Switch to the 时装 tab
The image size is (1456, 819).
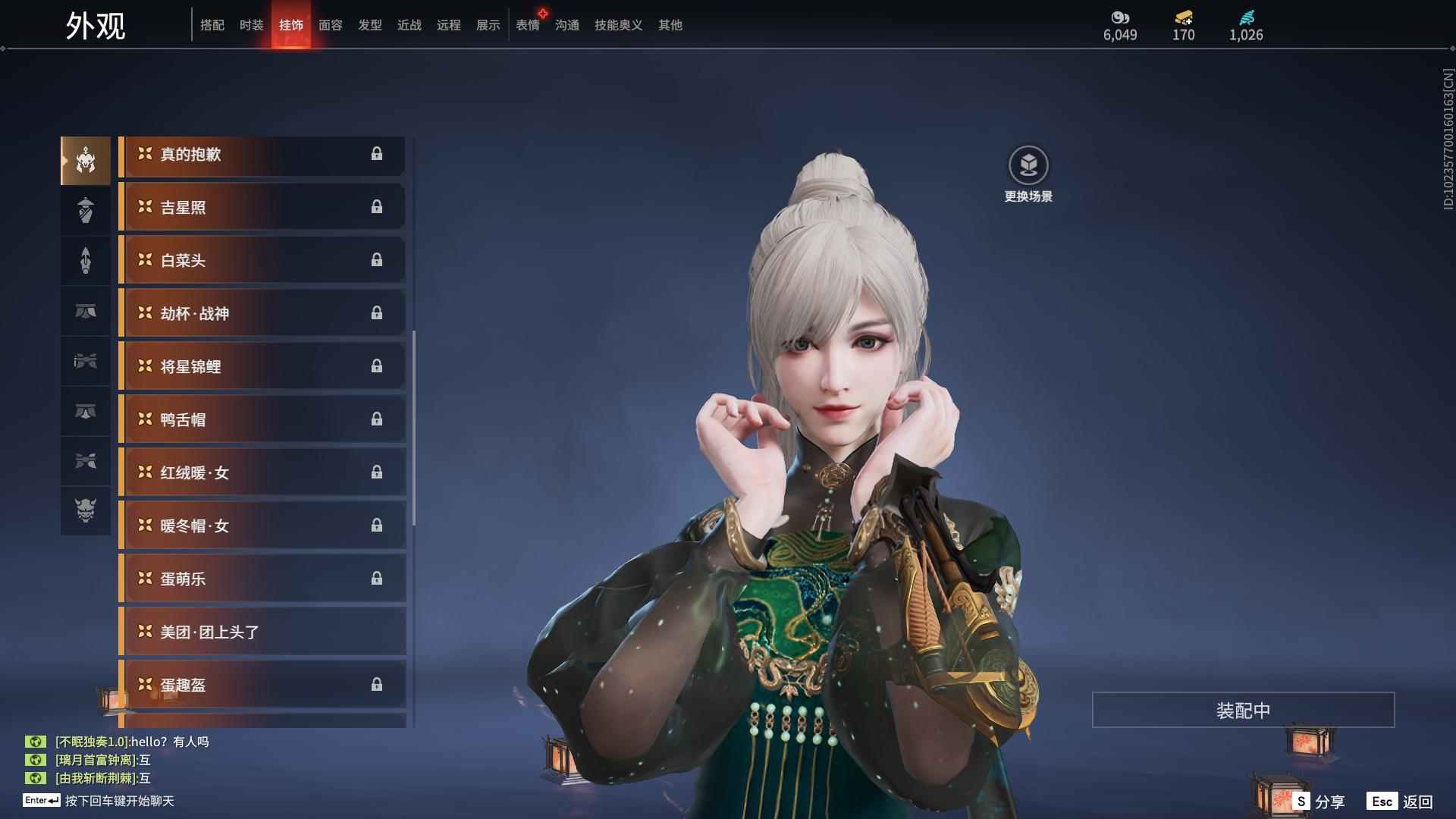[x=251, y=25]
